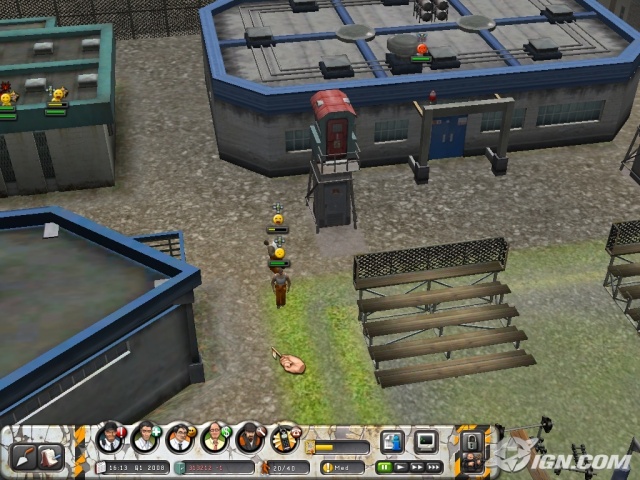Set game speed to triple fast-forward
The width and height of the screenshot is (640, 480).
[x=434, y=466]
